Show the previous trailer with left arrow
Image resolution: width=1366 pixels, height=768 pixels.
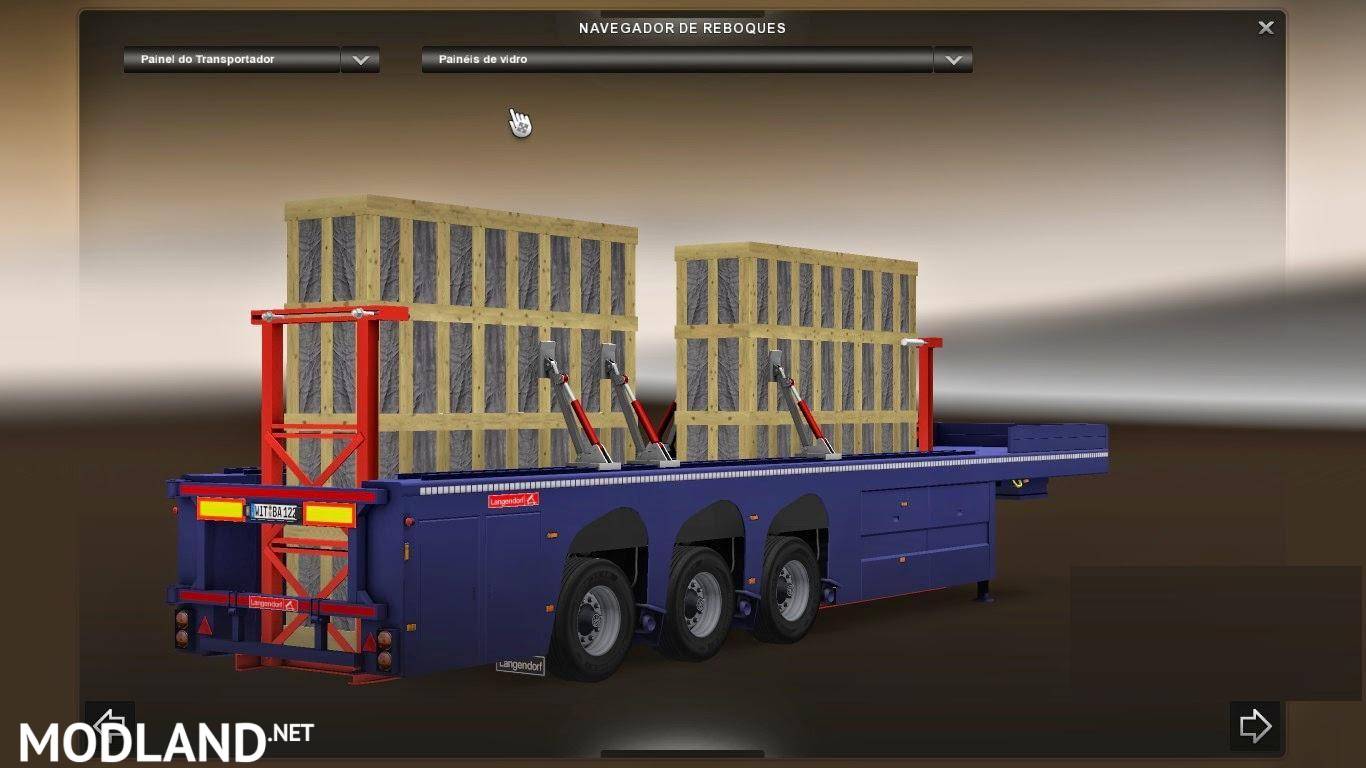coord(109,722)
